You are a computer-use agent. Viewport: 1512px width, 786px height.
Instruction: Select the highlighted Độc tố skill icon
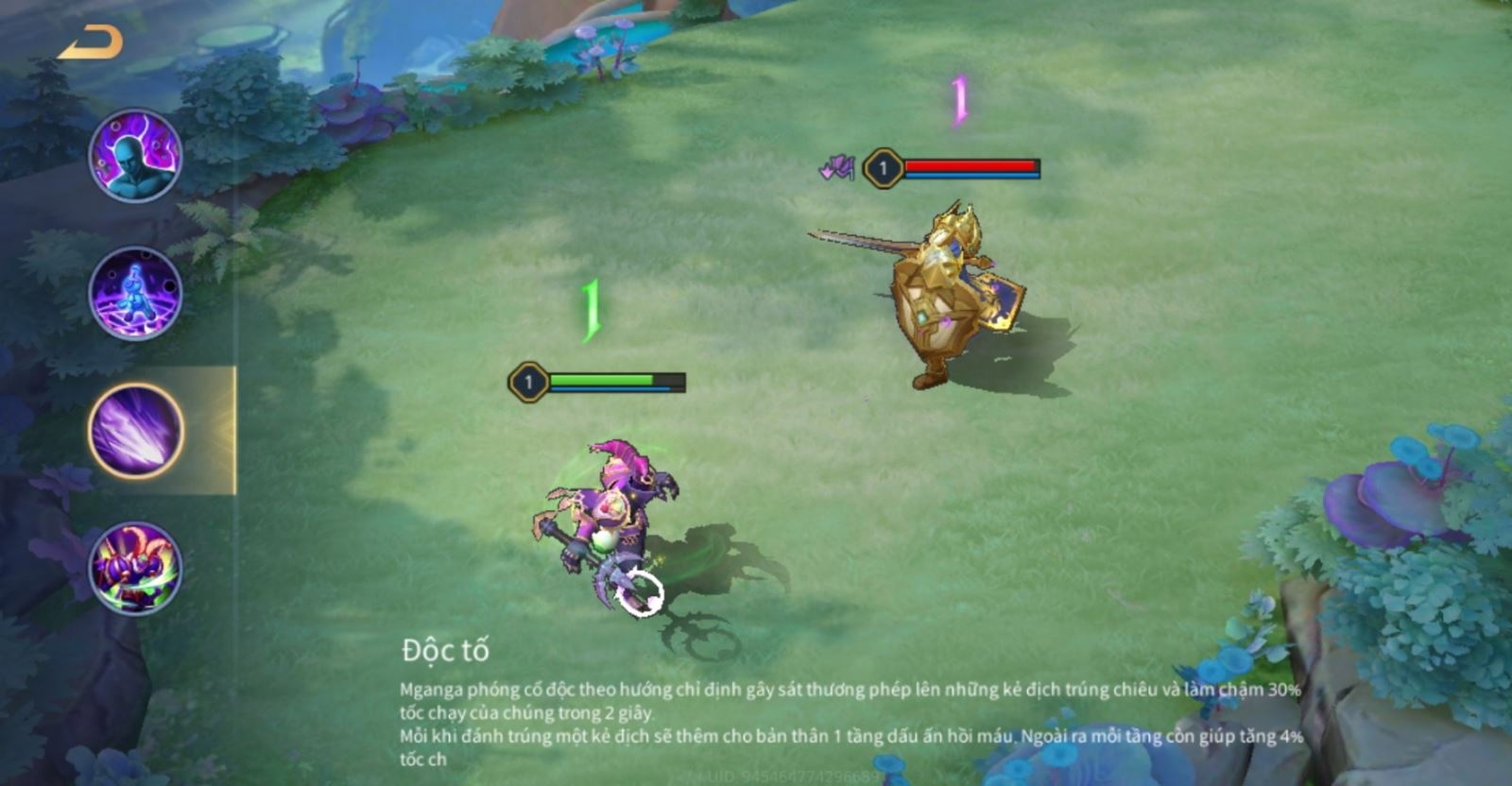(136, 431)
